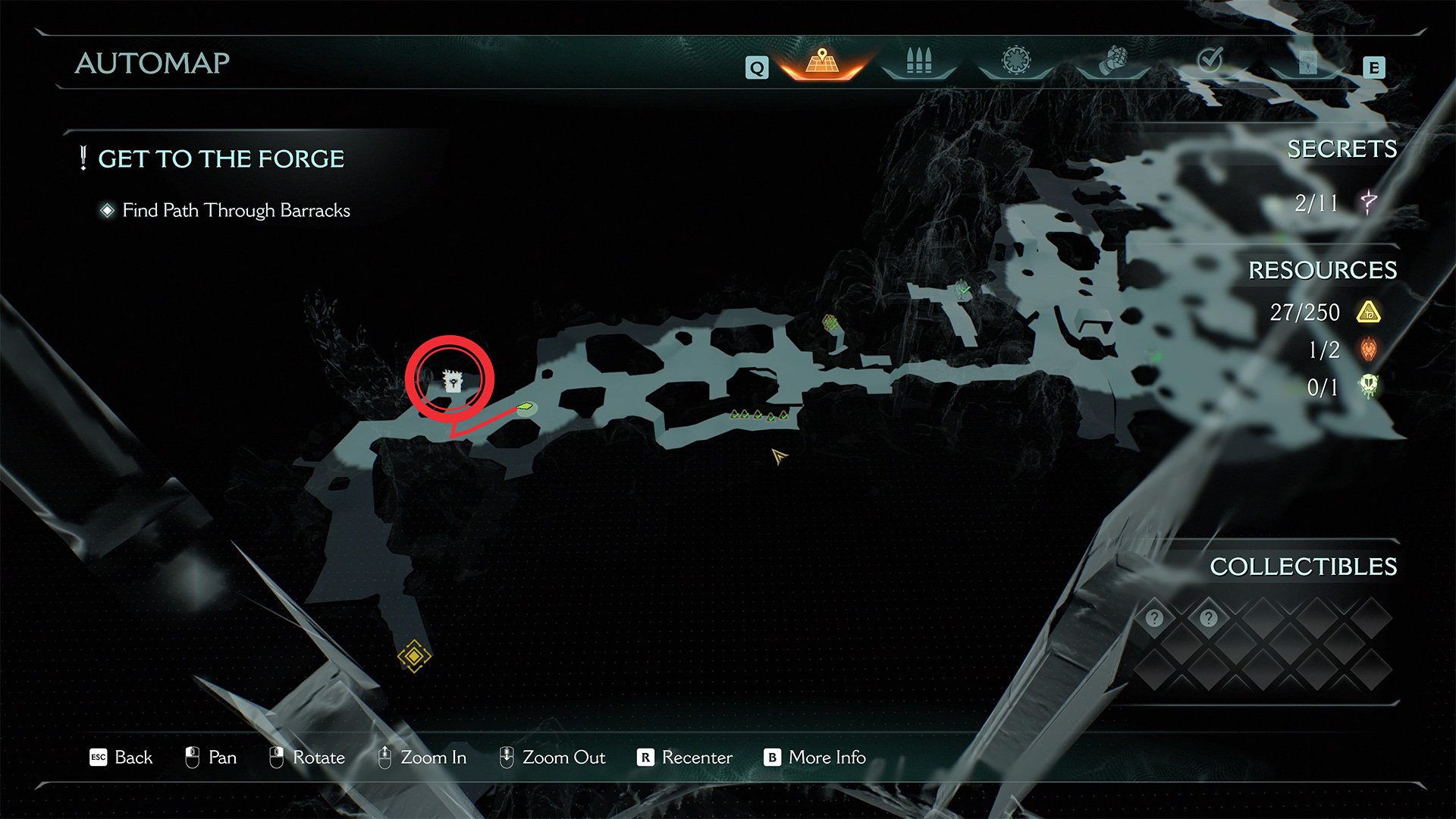
Task: Open the shield saw tab
Action: pyautogui.click(x=1016, y=60)
